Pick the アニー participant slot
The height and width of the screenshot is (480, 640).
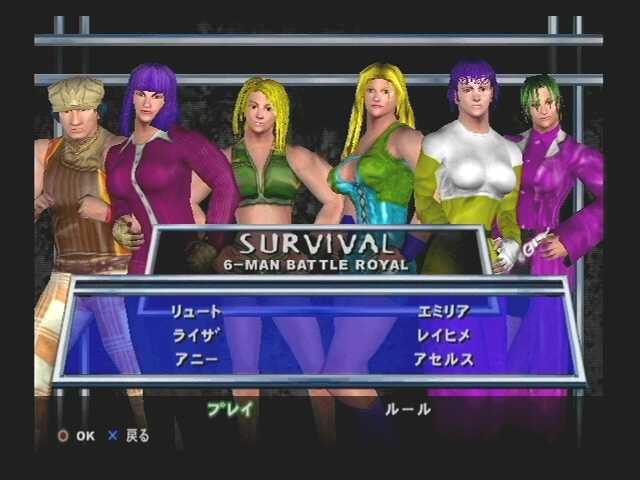[x=194, y=358]
